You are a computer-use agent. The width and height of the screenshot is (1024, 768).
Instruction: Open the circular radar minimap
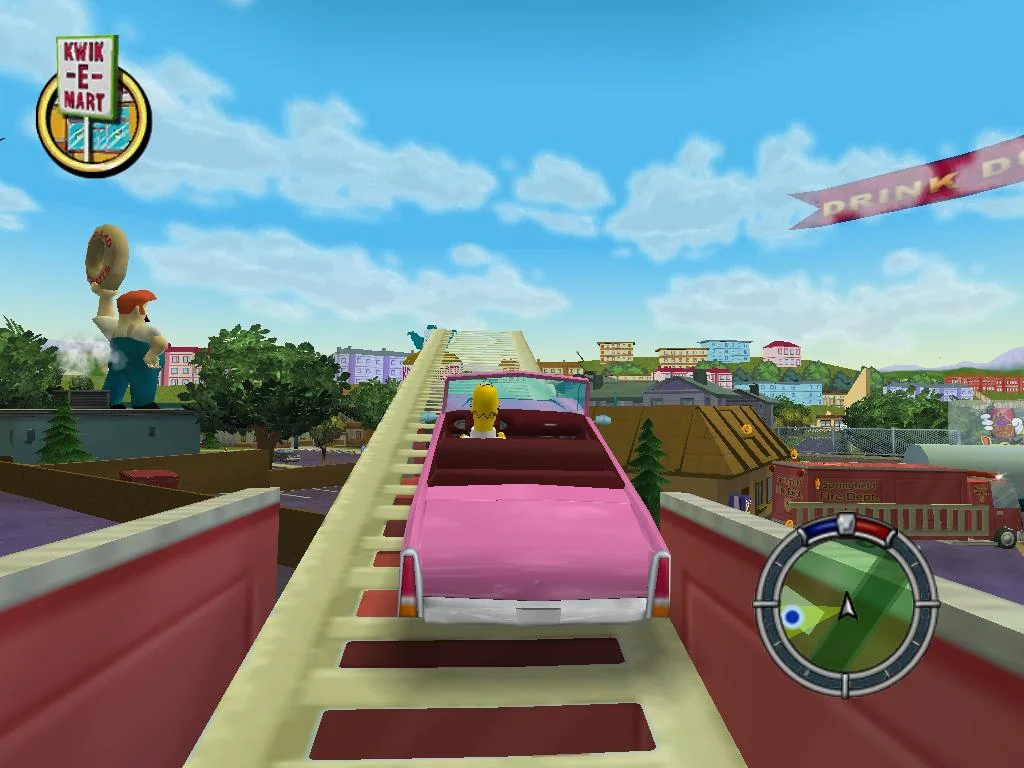click(846, 606)
